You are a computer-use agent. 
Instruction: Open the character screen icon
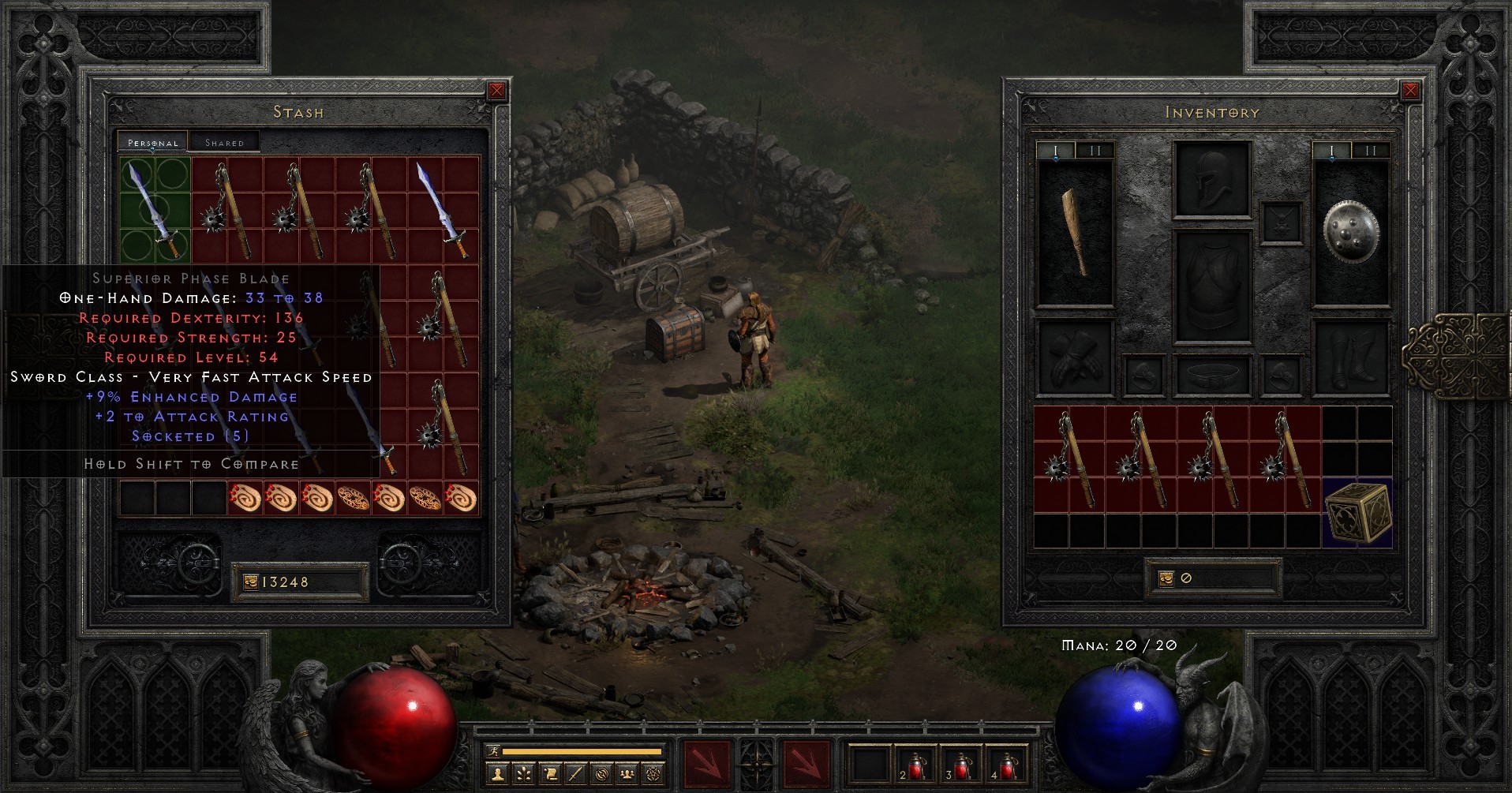pyautogui.click(x=497, y=775)
